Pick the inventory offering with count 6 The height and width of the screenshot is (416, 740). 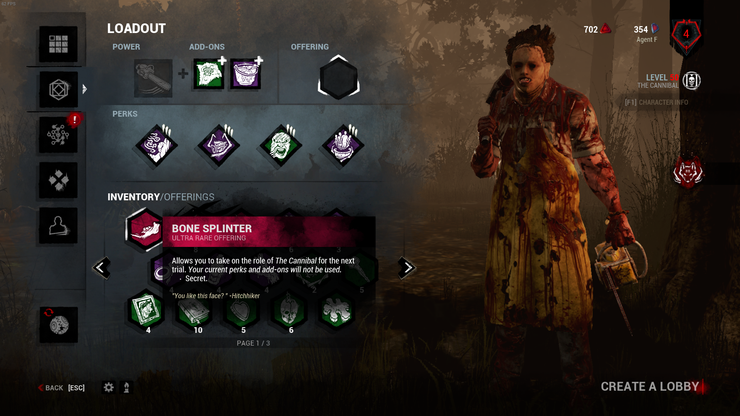pos(290,310)
